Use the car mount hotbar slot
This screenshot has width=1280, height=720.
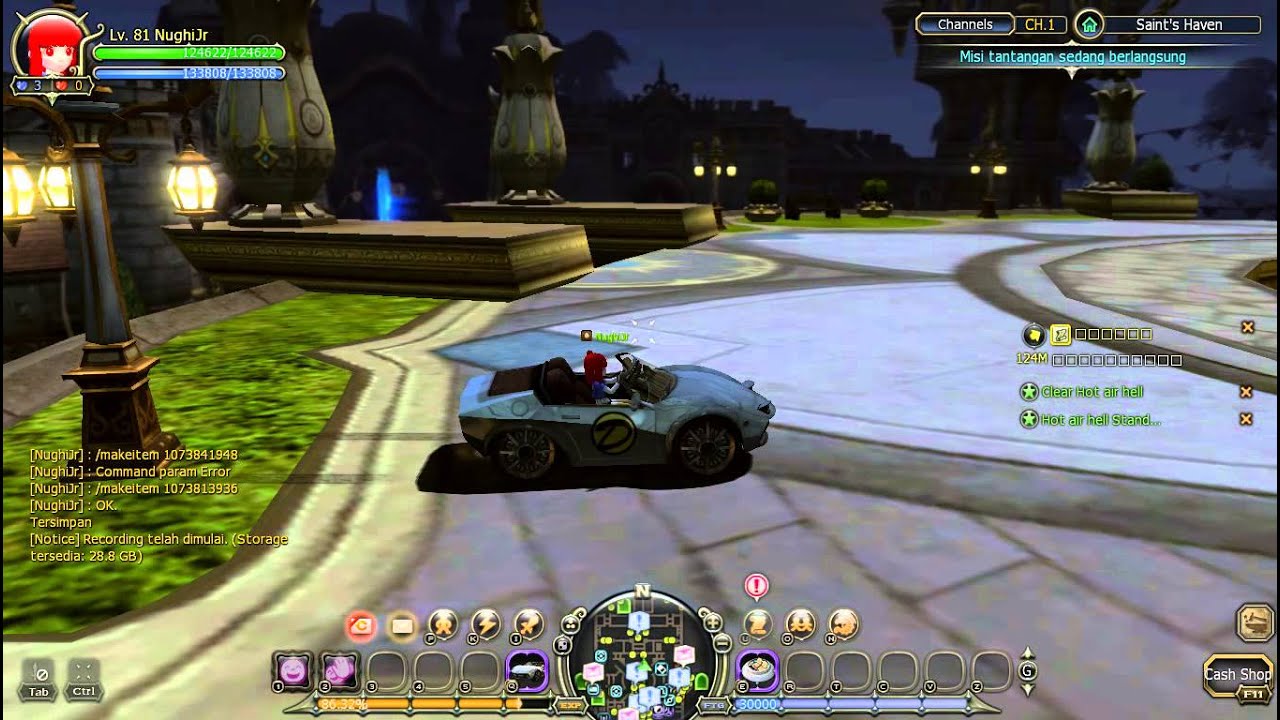pyautogui.click(x=527, y=671)
